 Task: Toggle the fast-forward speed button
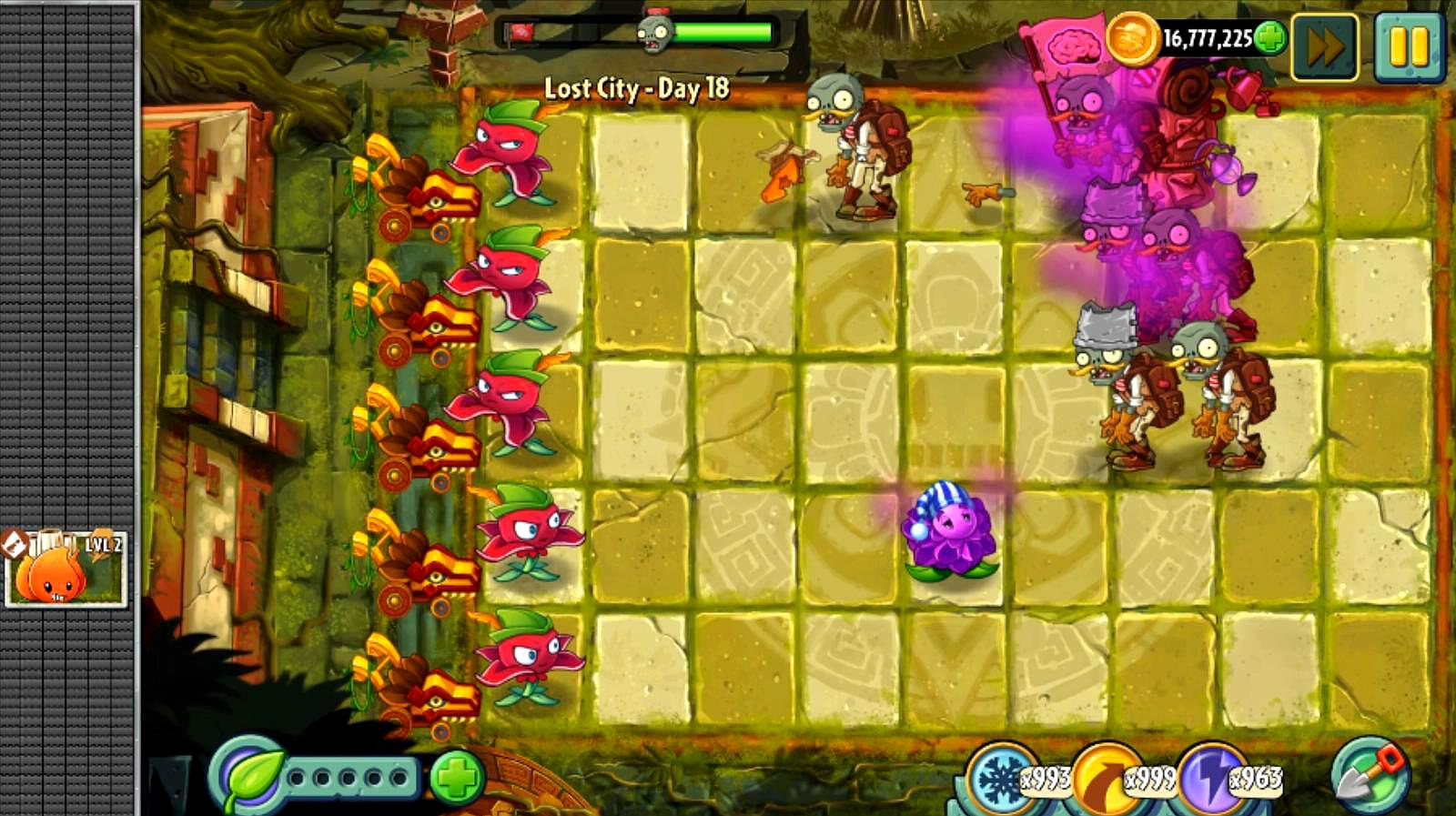(x=1324, y=46)
